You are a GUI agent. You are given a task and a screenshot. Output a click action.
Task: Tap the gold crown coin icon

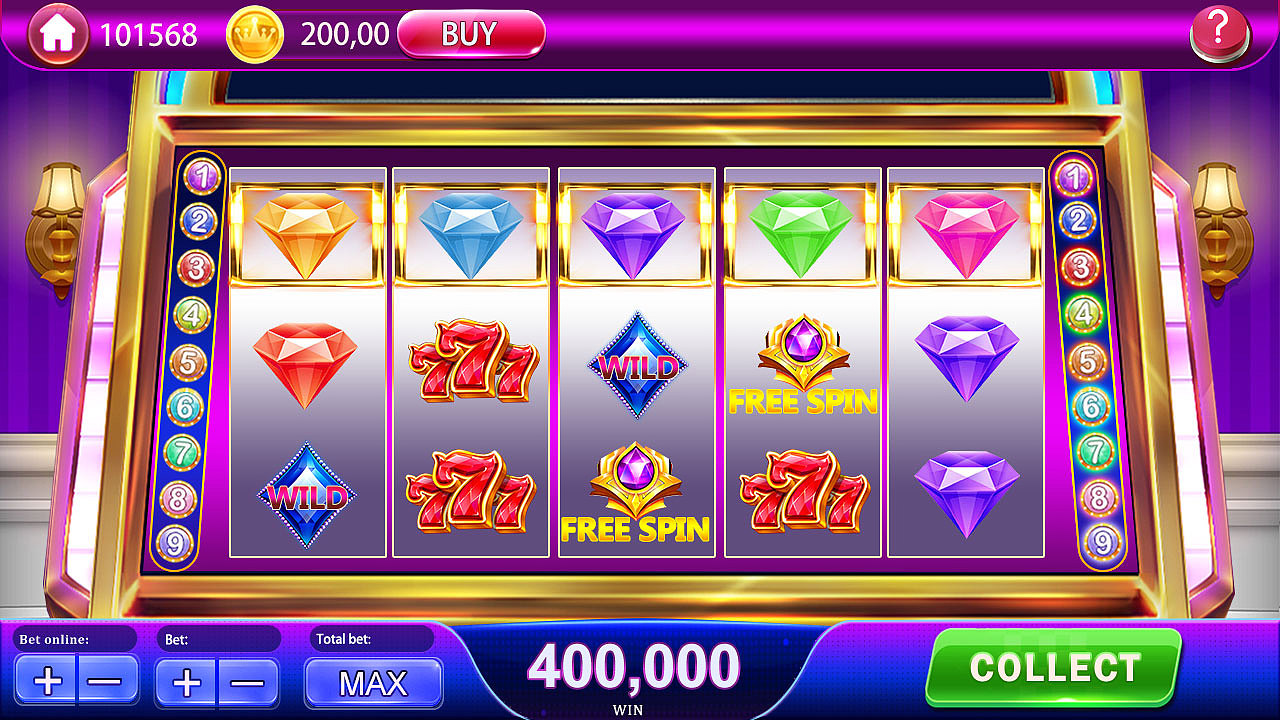tap(253, 33)
